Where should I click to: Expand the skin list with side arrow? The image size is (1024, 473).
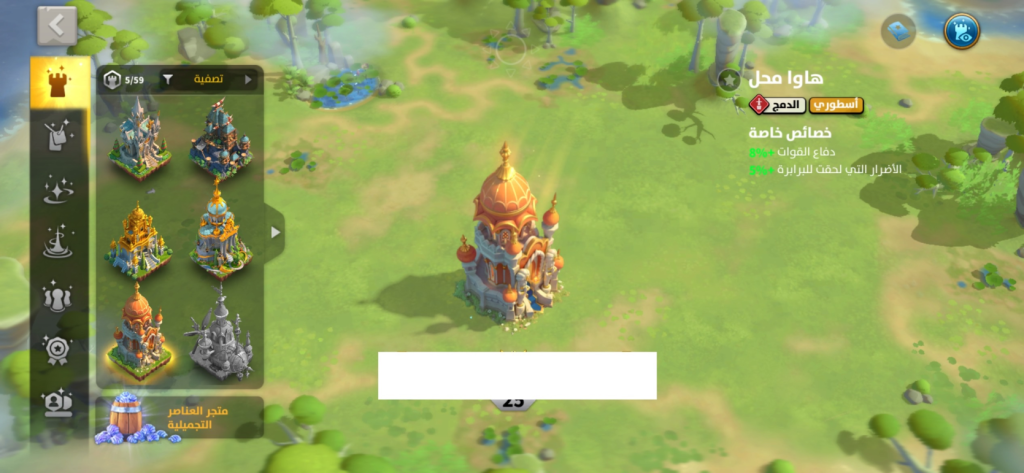pos(275,232)
